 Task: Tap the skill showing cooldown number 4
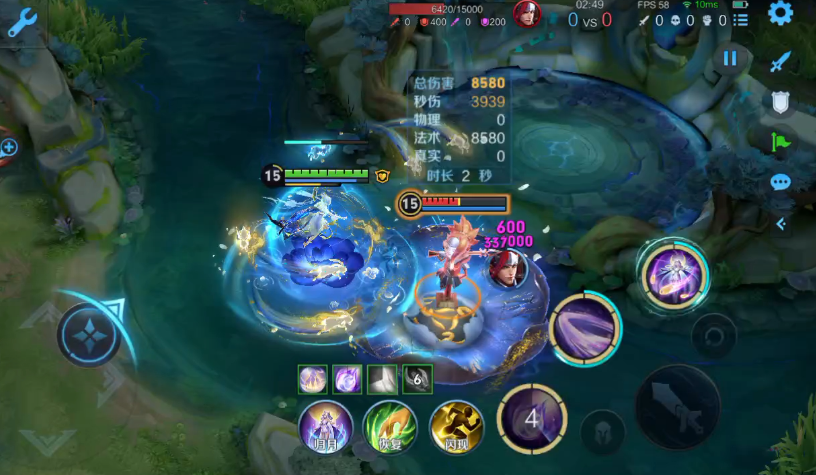532,418
